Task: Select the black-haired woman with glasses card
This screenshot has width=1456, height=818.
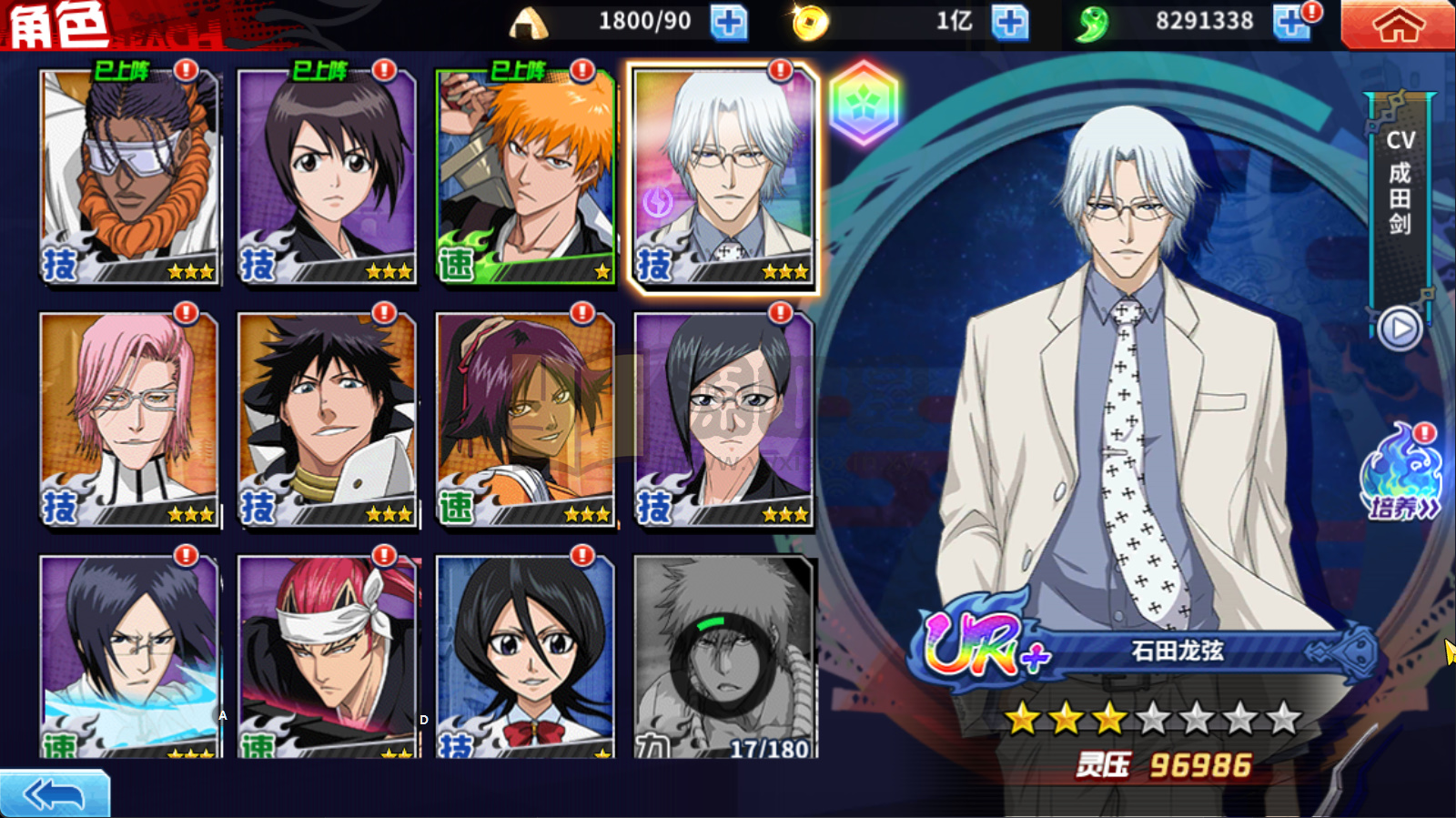Action: (x=723, y=419)
